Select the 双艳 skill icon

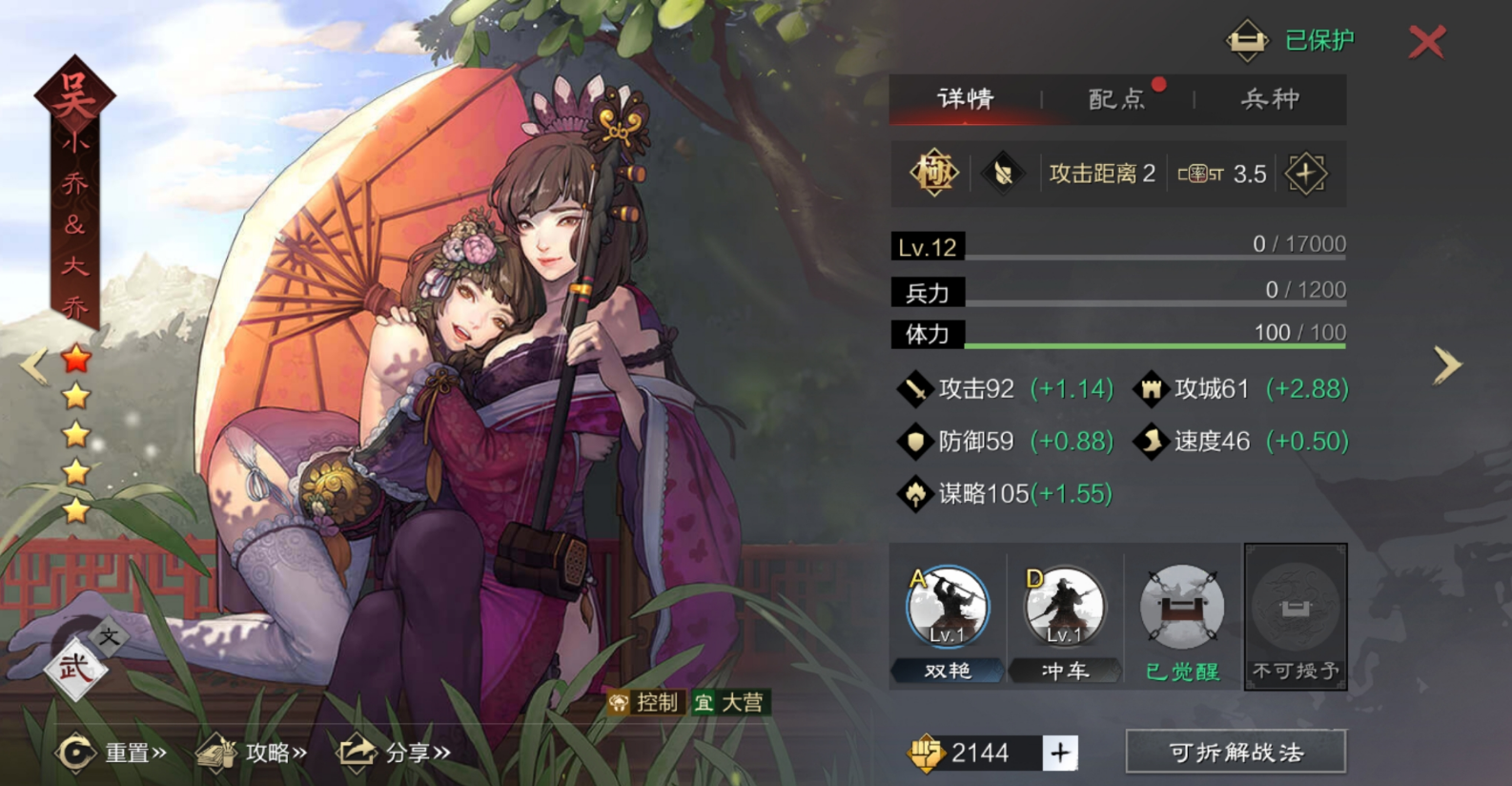click(x=947, y=608)
